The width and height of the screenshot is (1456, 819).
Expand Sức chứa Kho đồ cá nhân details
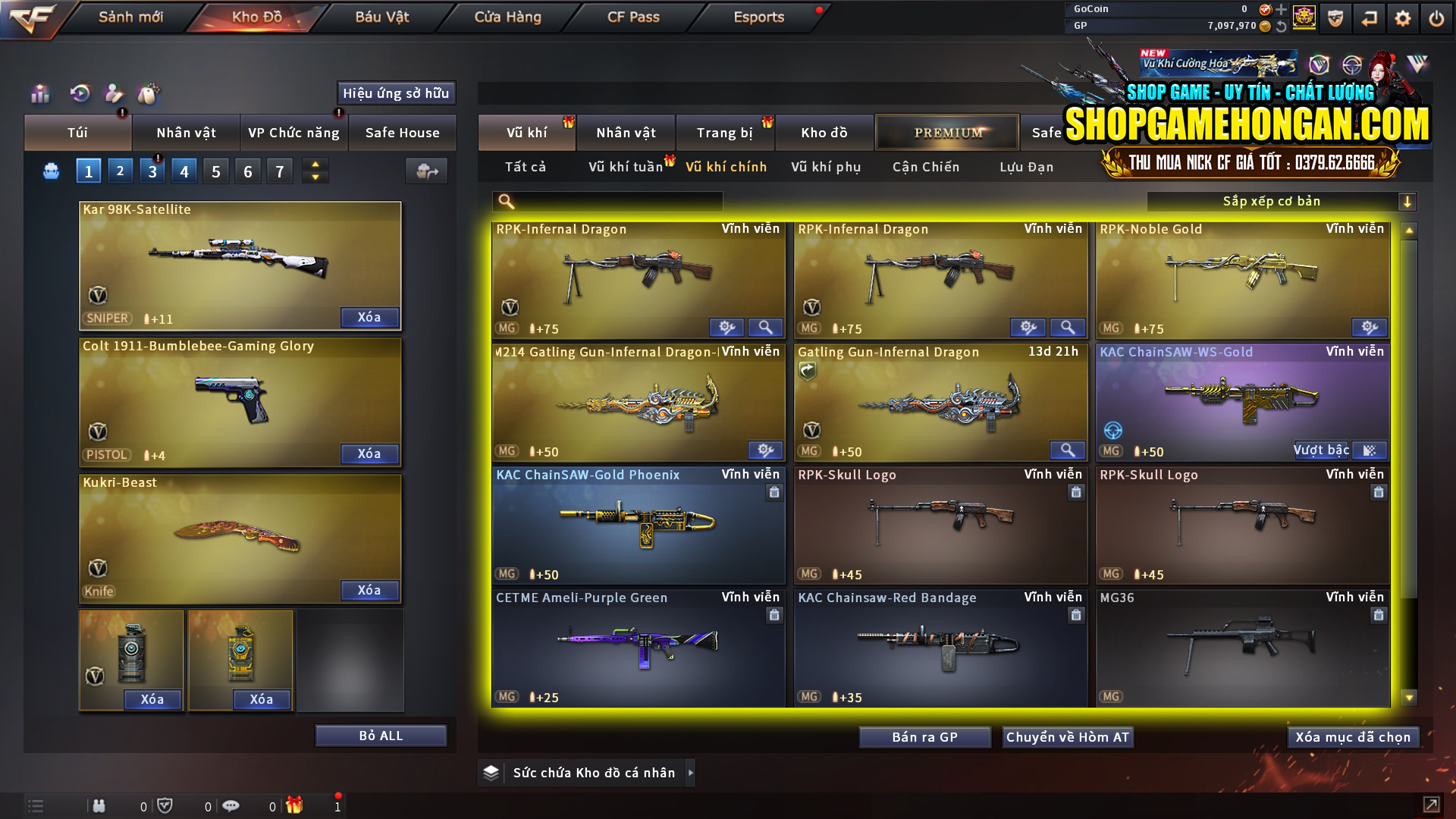(691, 773)
